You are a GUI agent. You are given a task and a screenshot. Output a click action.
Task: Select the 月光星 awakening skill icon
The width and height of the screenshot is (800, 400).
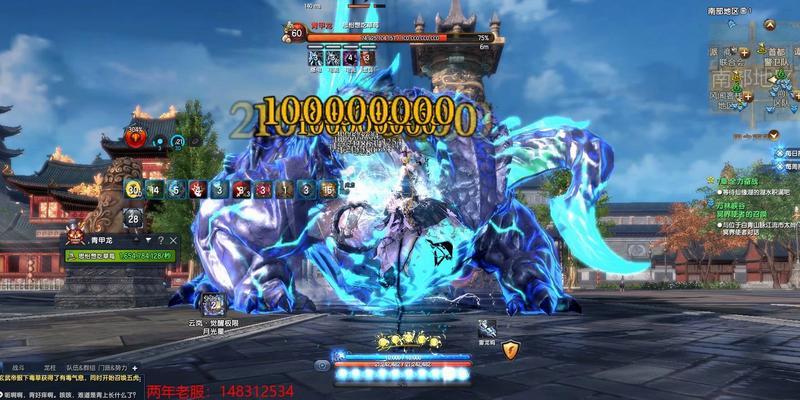click(x=214, y=303)
